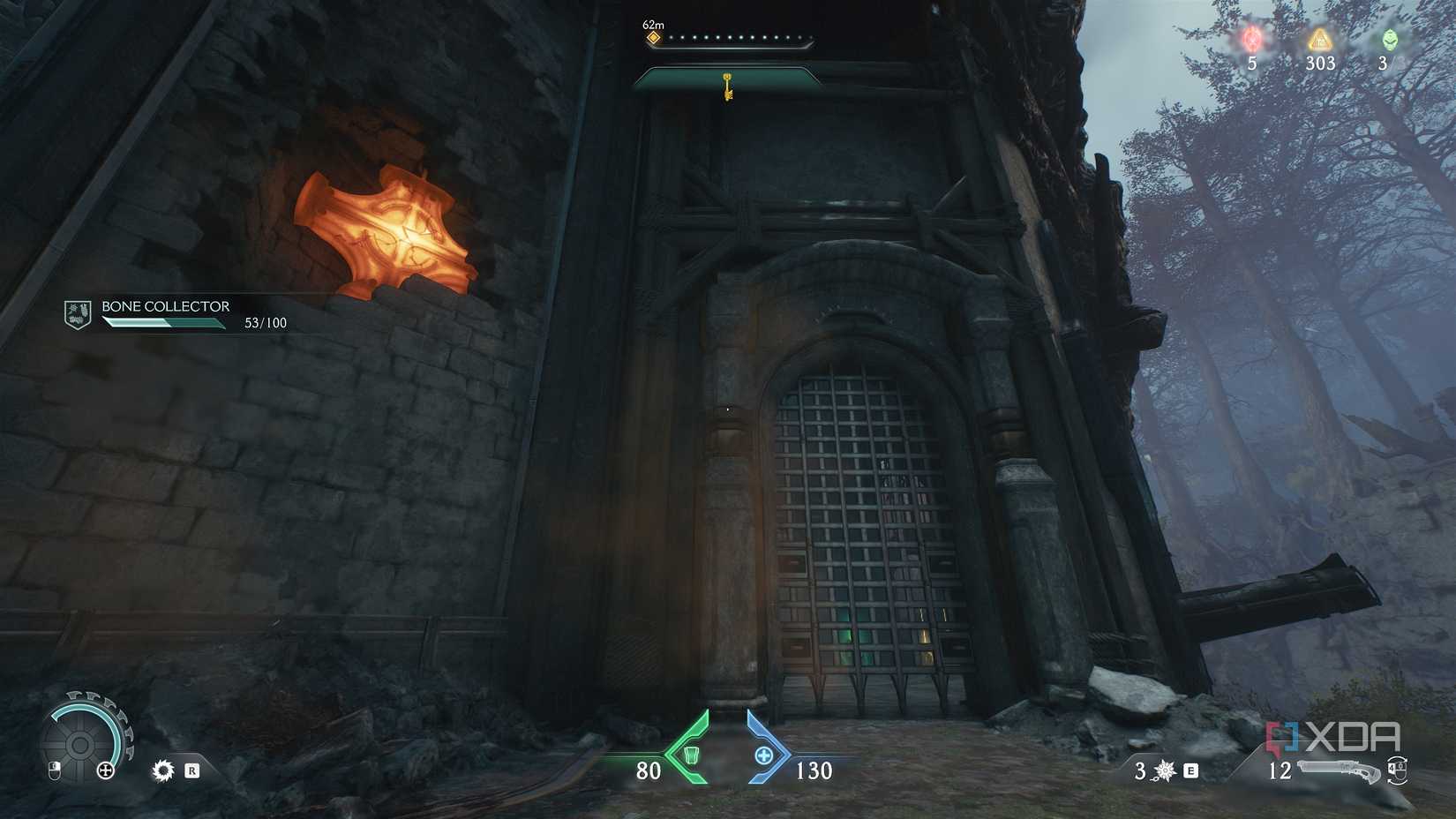Image resolution: width=1456 pixels, height=819 pixels.
Task: Click the crosshair marker on the stamina wheel
Action: [x=105, y=770]
